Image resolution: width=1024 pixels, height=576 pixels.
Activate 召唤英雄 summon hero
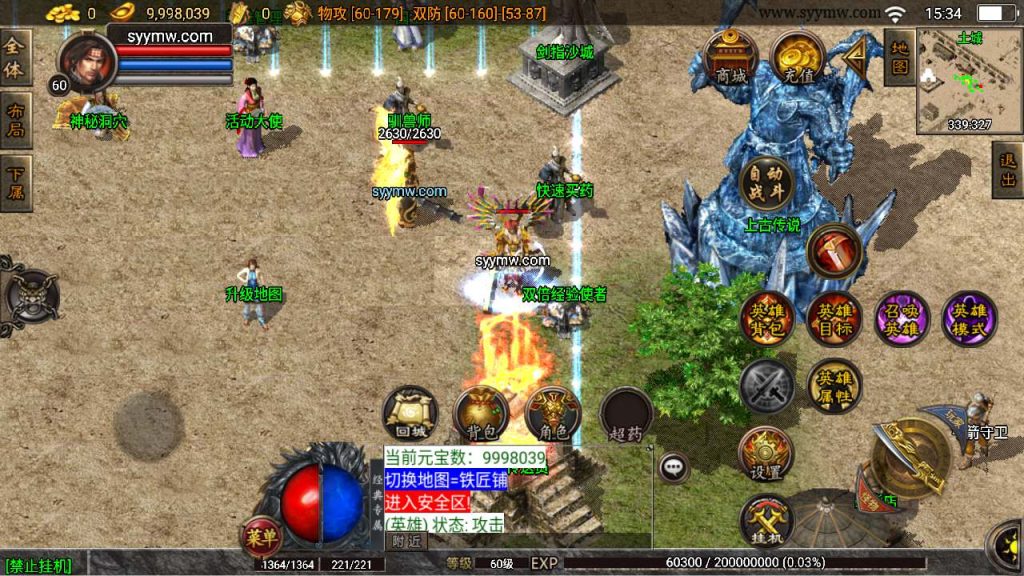(901, 319)
